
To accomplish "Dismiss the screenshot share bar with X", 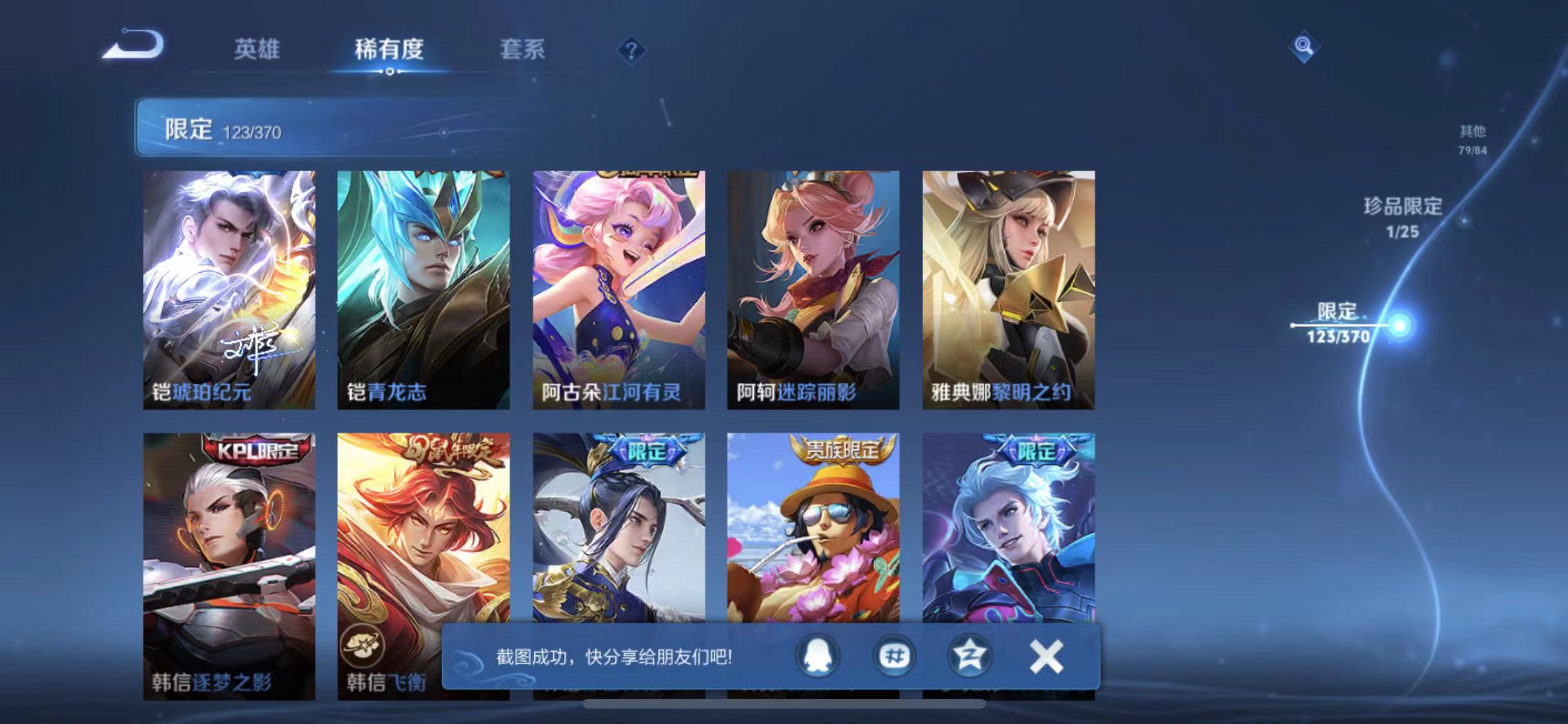I will [x=1047, y=656].
